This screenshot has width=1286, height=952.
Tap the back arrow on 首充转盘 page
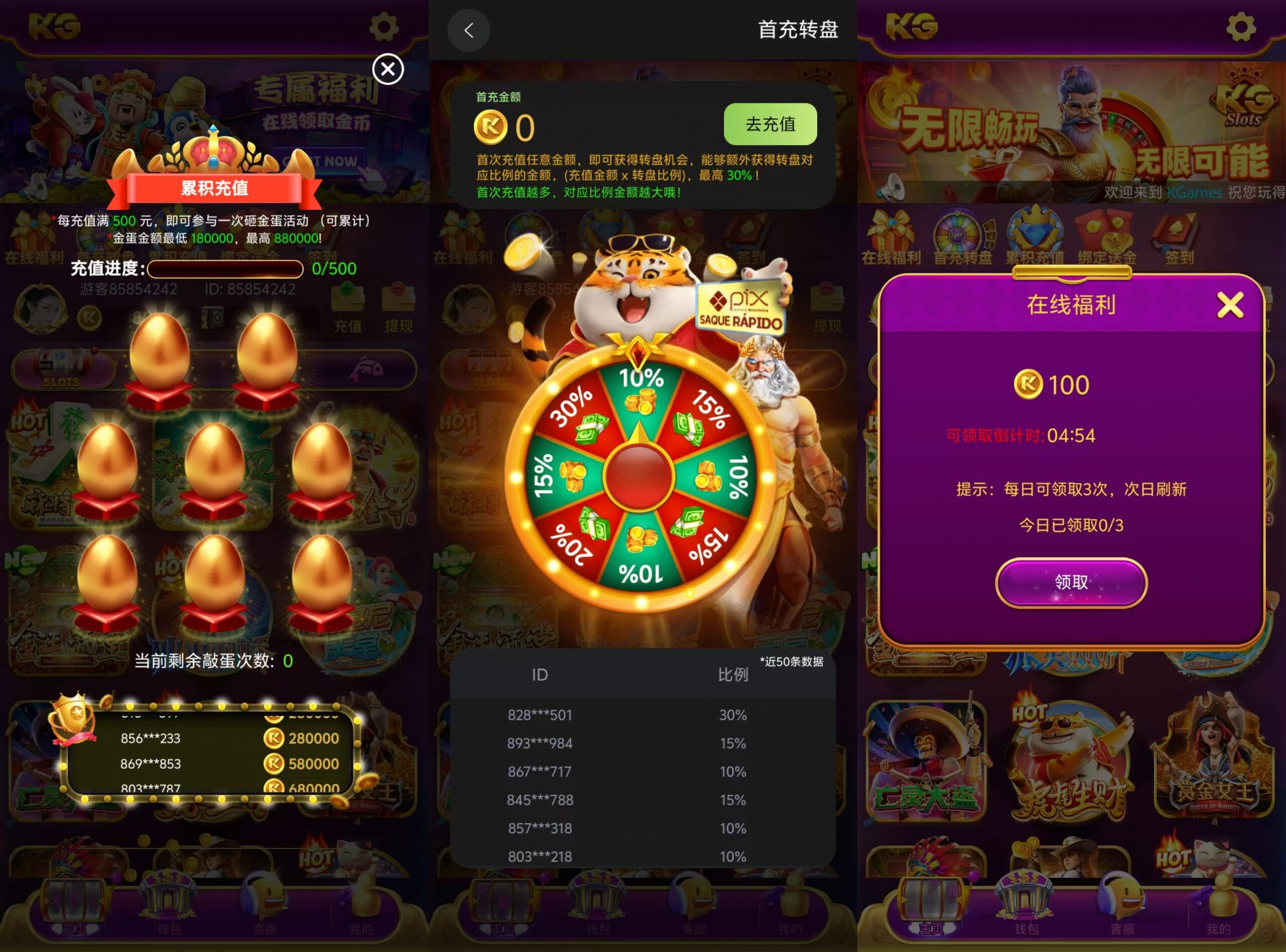[469, 30]
